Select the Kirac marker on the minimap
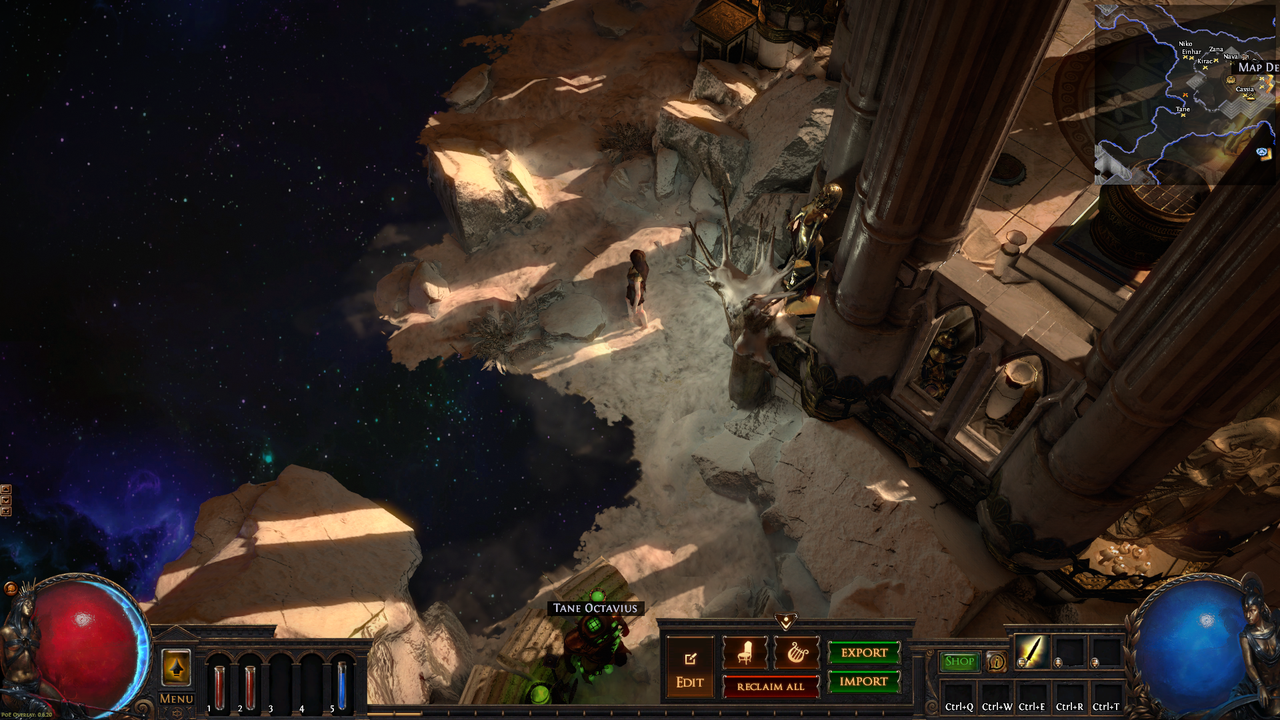This screenshot has height=720, width=1280. pyautogui.click(x=1207, y=66)
